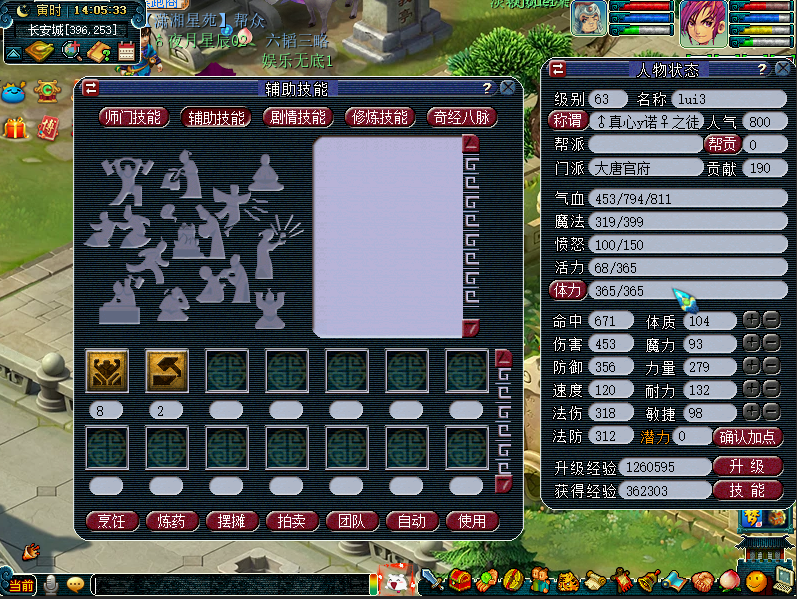797x599 pixels.
Task: Select the hammer skill icon with level 2
Action: point(166,370)
